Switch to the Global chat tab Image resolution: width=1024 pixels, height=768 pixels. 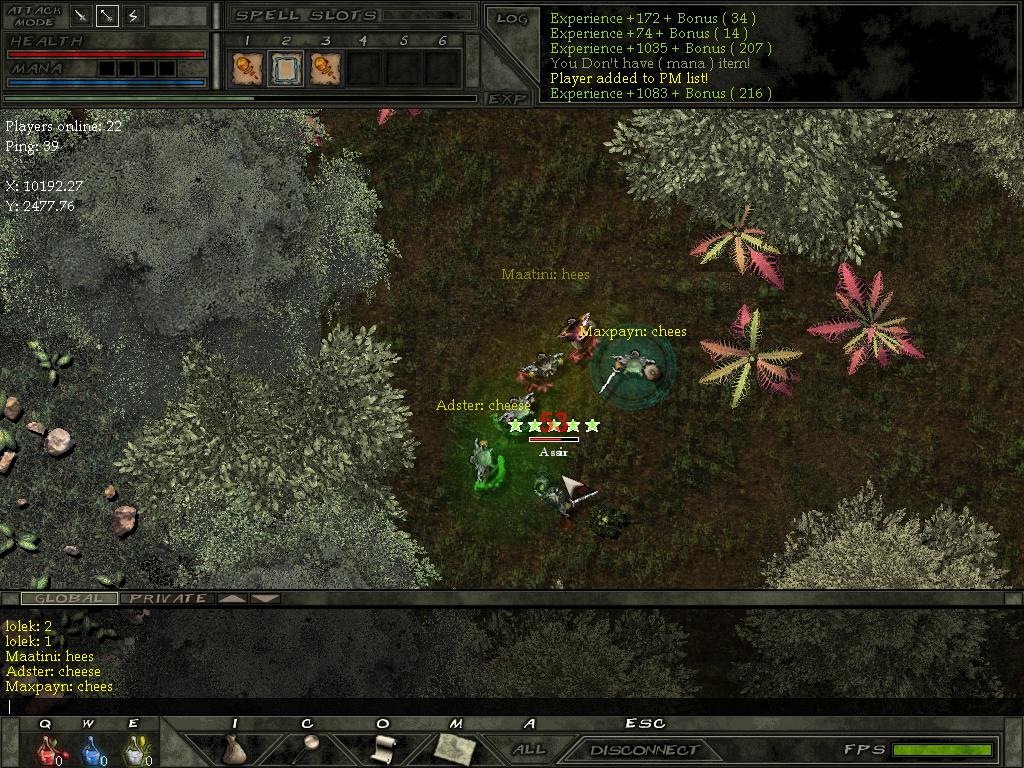pyautogui.click(x=69, y=598)
